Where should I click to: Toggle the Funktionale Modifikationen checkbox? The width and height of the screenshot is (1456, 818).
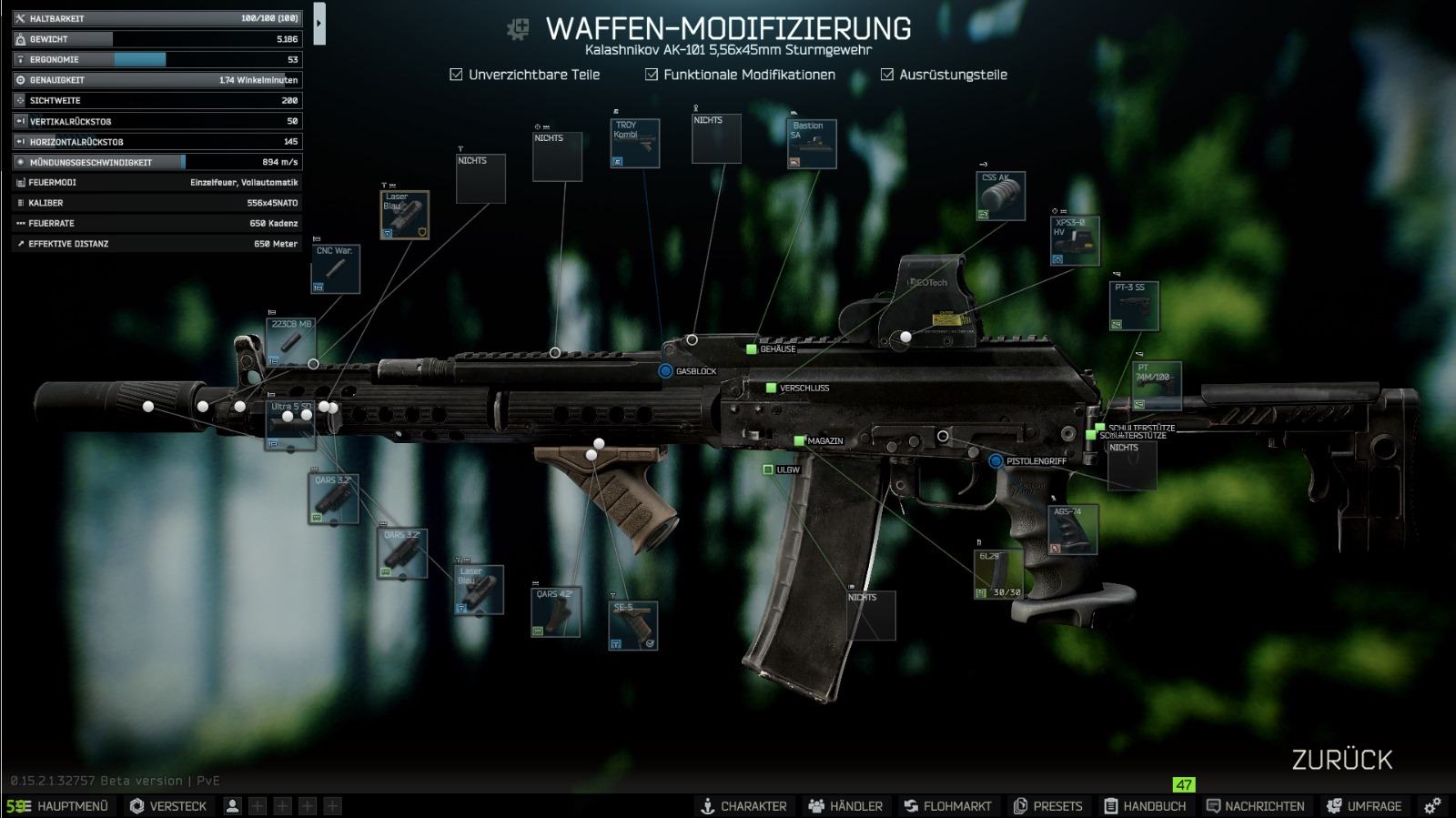[x=652, y=75]
